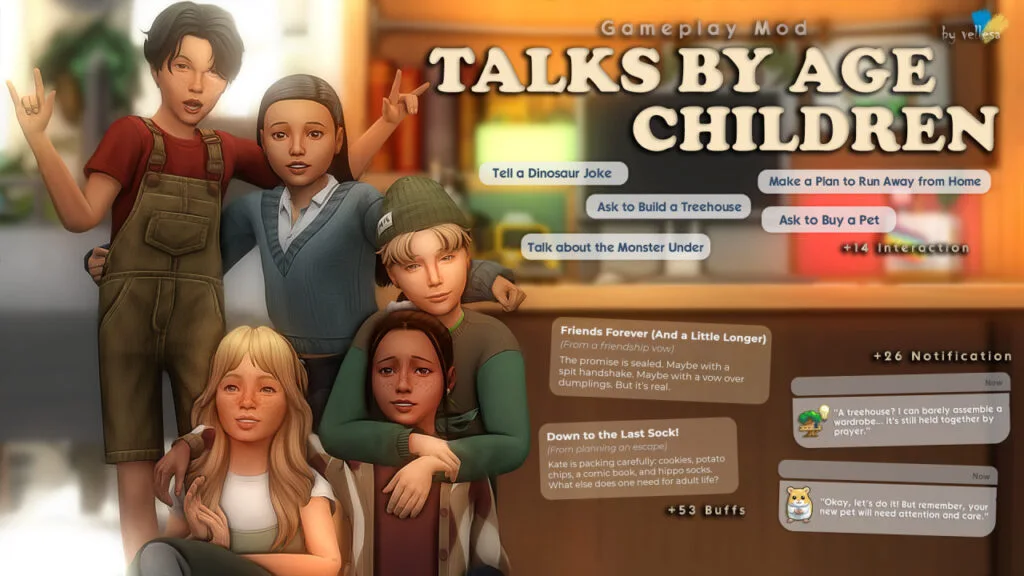
Task: Click the Down to the Last Sock buff
Action: coord(639,458)
